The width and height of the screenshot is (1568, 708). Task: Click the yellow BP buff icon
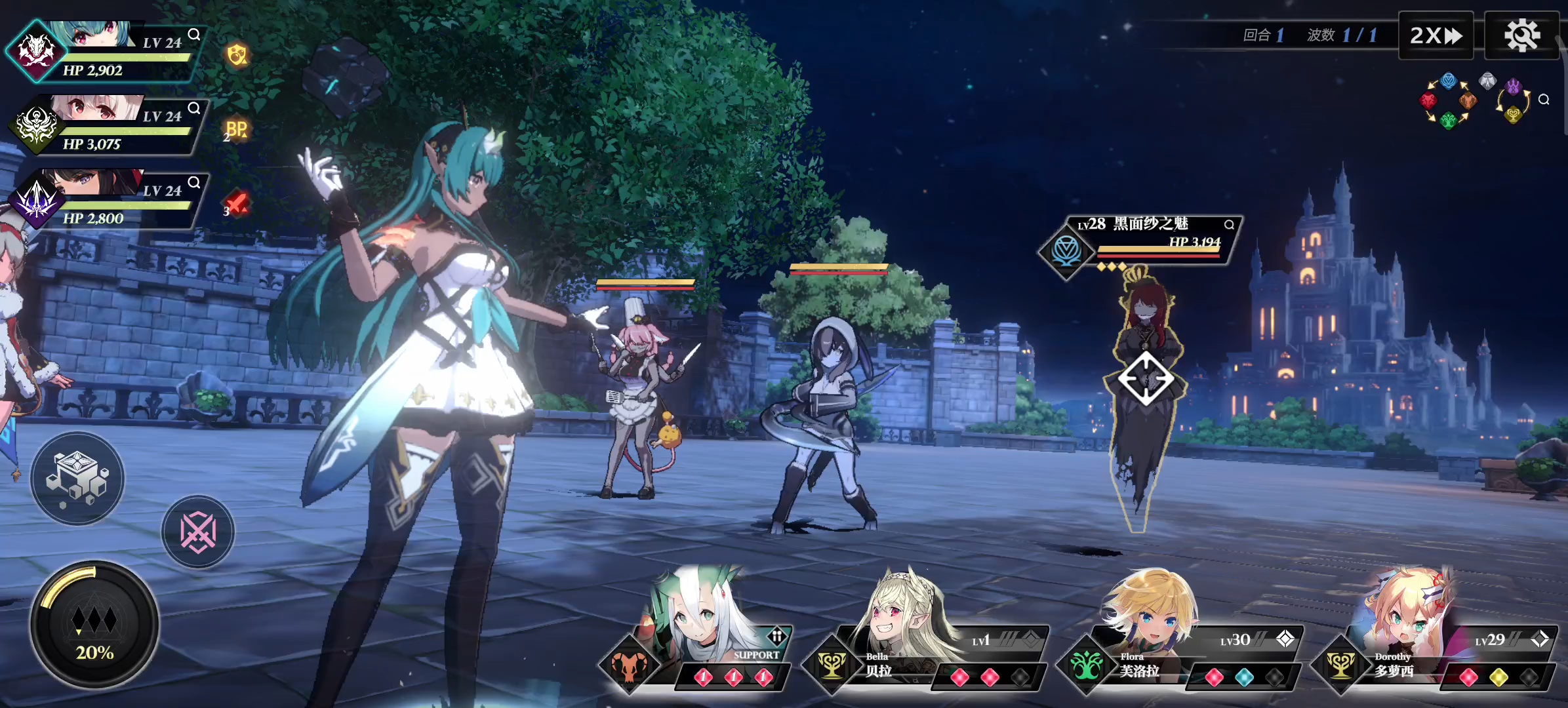pyautogui.click(x=236, y=129)
